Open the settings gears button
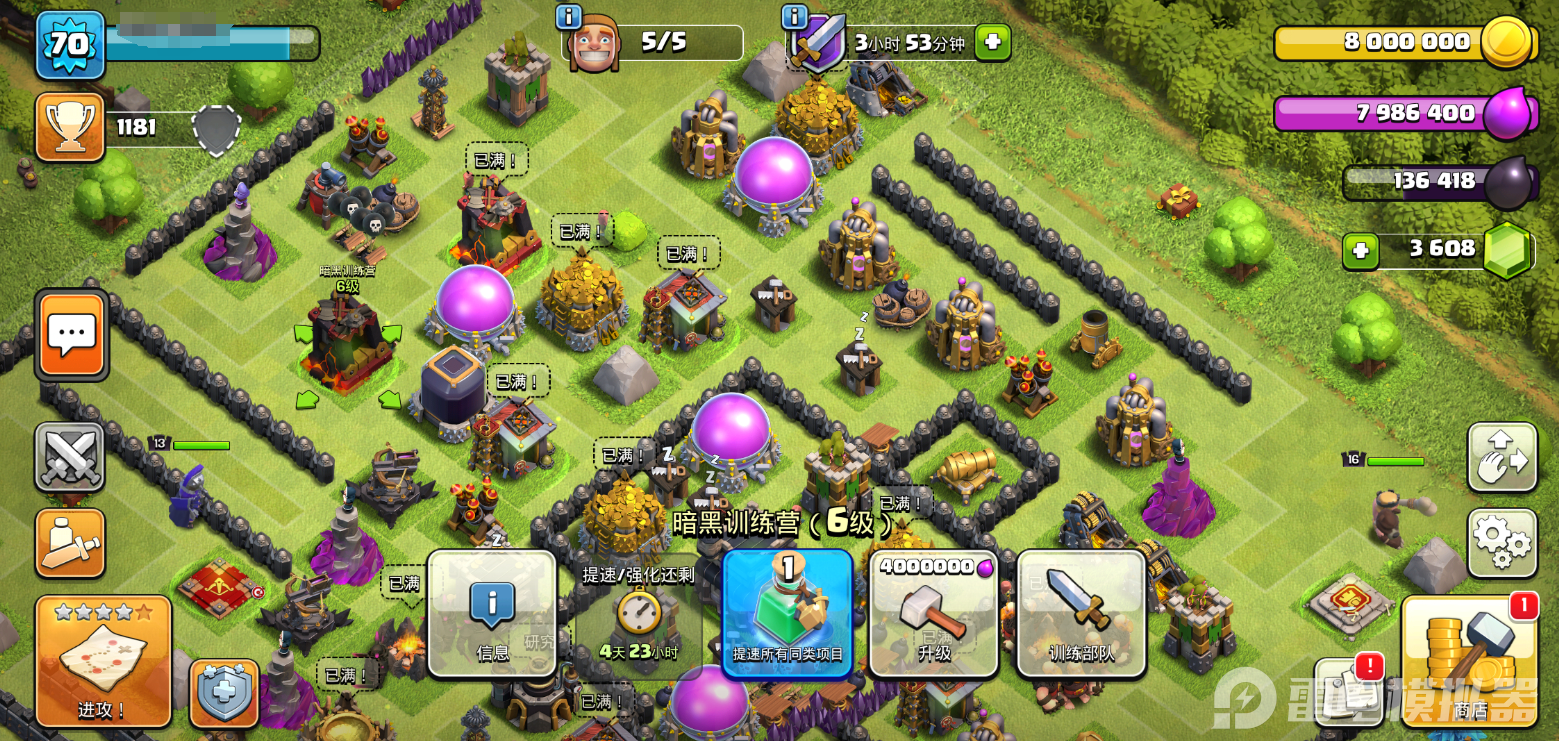Viewport: 1559px width, 741px height. click(x=1502, y=543)
